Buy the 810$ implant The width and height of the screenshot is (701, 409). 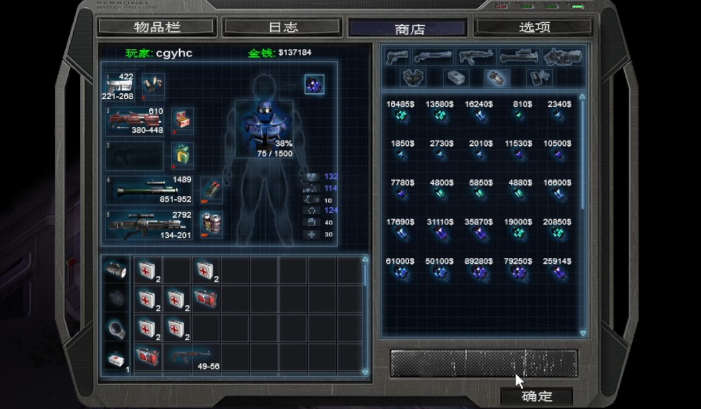(519, 116)
